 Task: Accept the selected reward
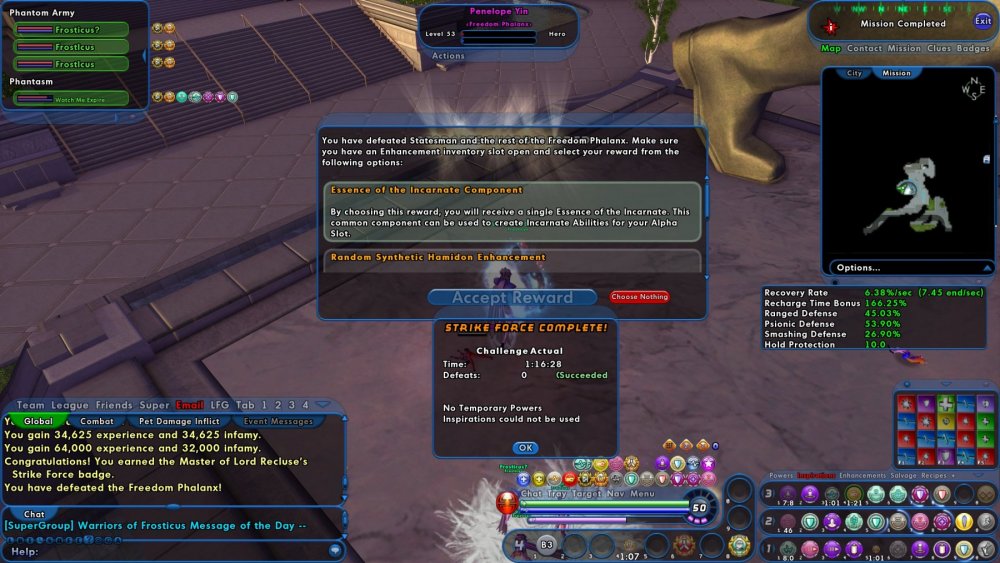click(512, 297)
